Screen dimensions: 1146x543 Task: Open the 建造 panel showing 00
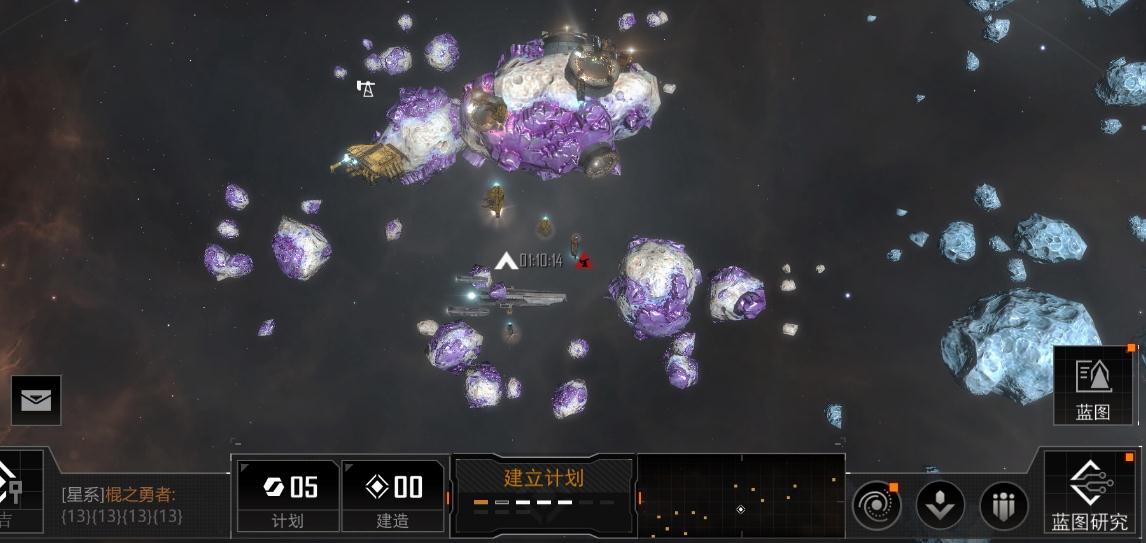point(393,495)
